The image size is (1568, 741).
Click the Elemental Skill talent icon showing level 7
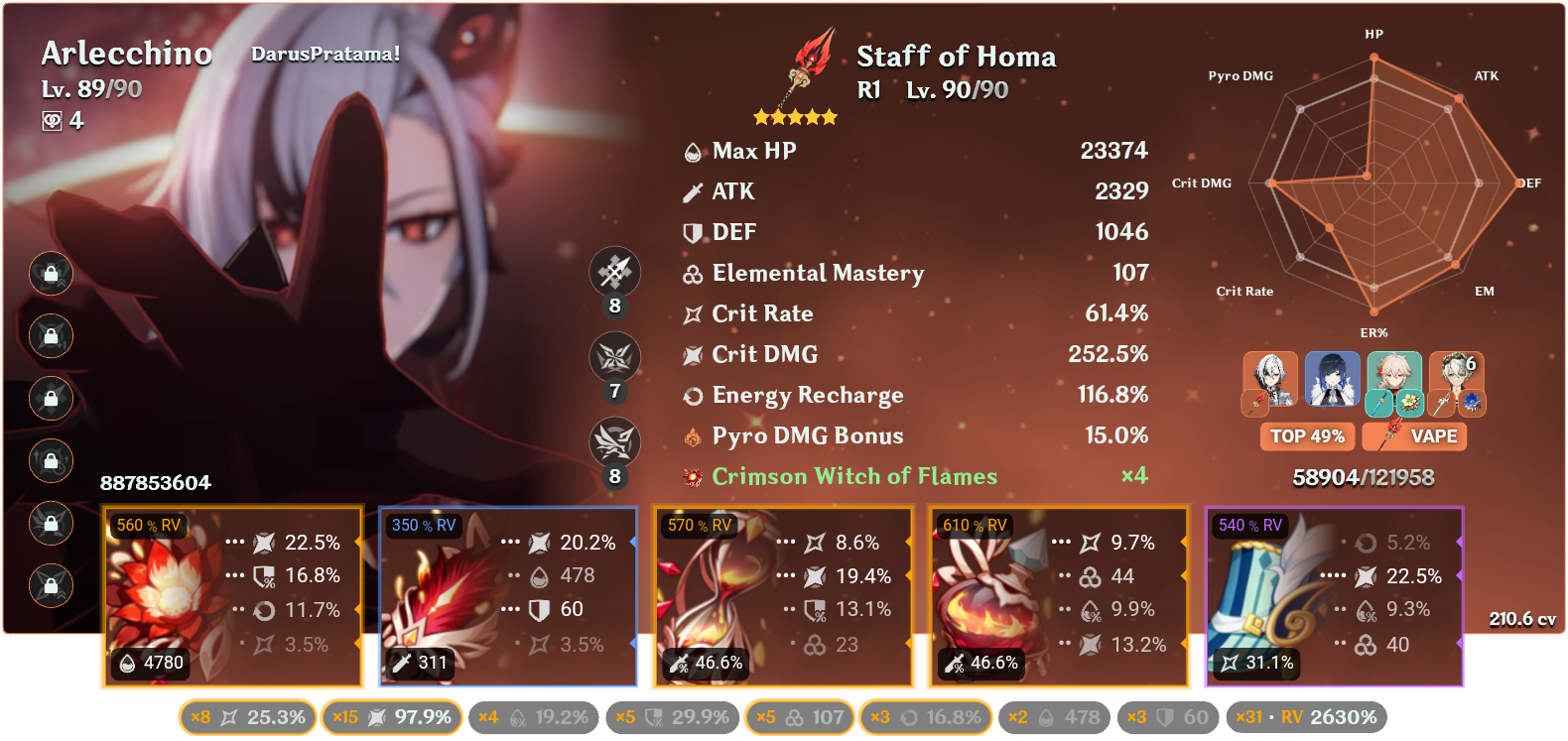coord(614,357)
